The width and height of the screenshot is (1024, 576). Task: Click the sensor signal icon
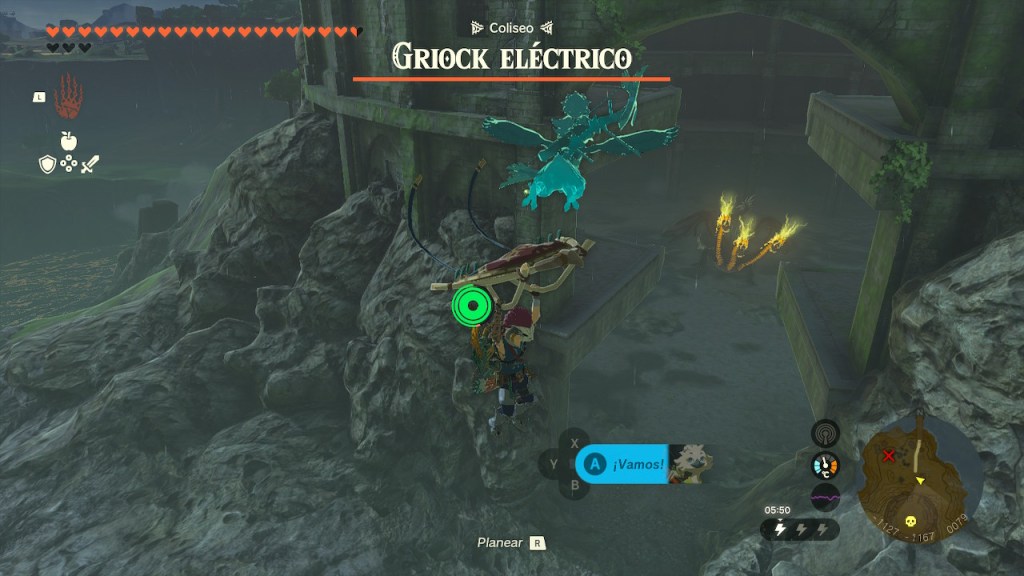click(825, 433)
